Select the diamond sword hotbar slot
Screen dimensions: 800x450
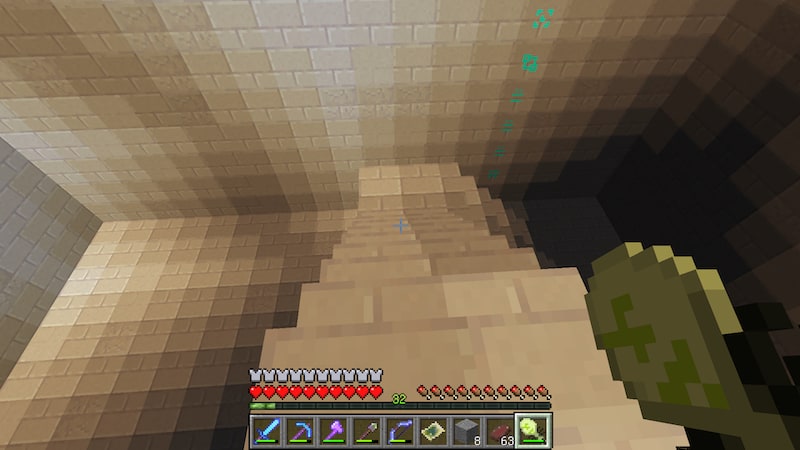click(266, 431)
